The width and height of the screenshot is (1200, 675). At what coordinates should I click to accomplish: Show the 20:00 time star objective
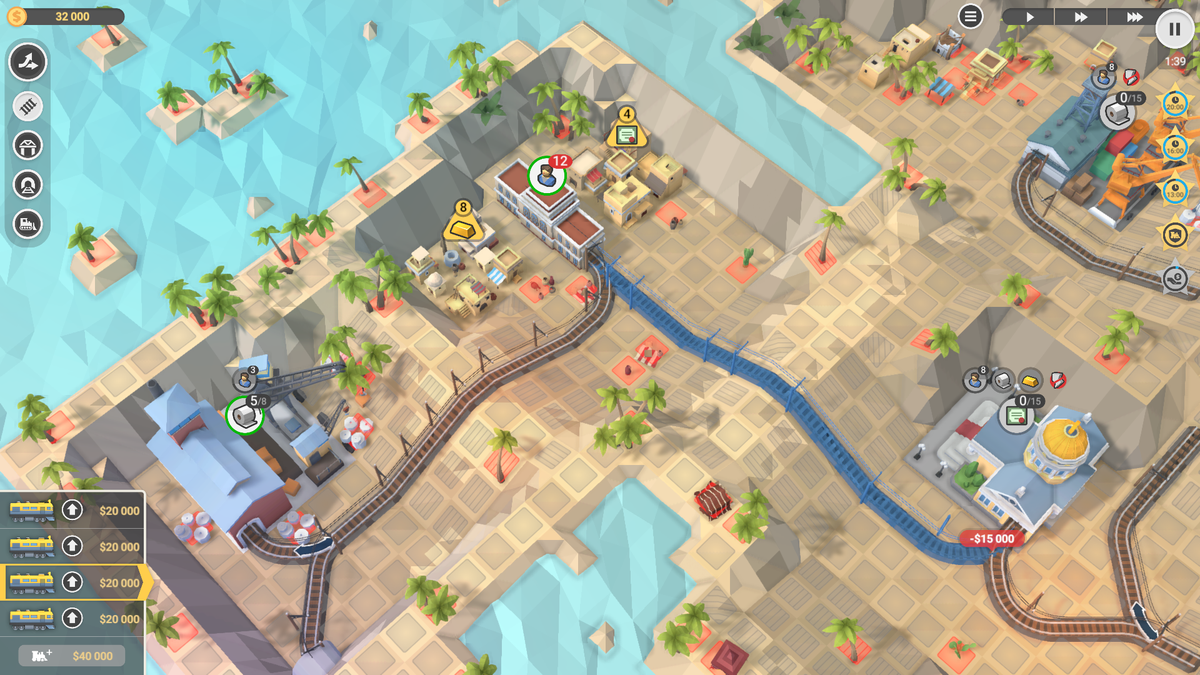pos(1174,105)
